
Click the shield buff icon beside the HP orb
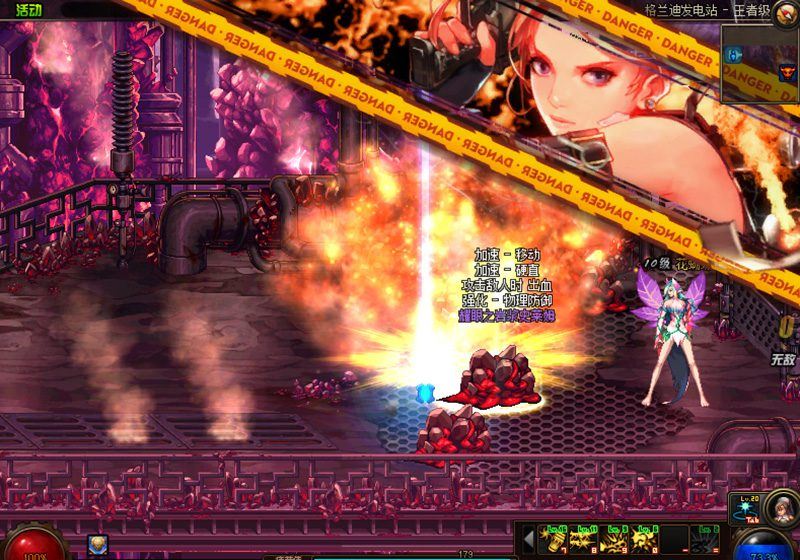(x=98, y=545)
